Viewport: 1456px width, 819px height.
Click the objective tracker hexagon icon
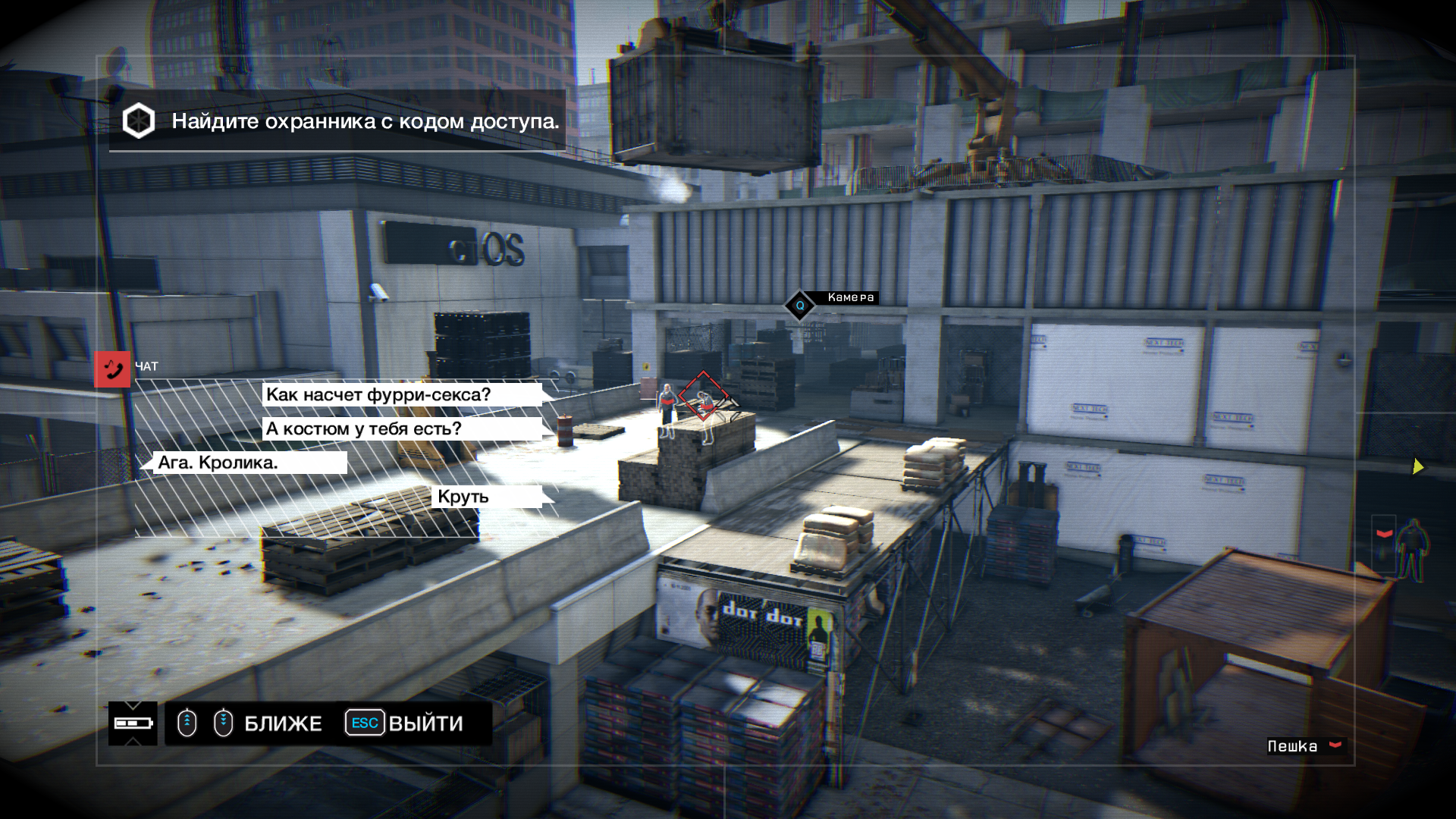(x=139, y=121)
